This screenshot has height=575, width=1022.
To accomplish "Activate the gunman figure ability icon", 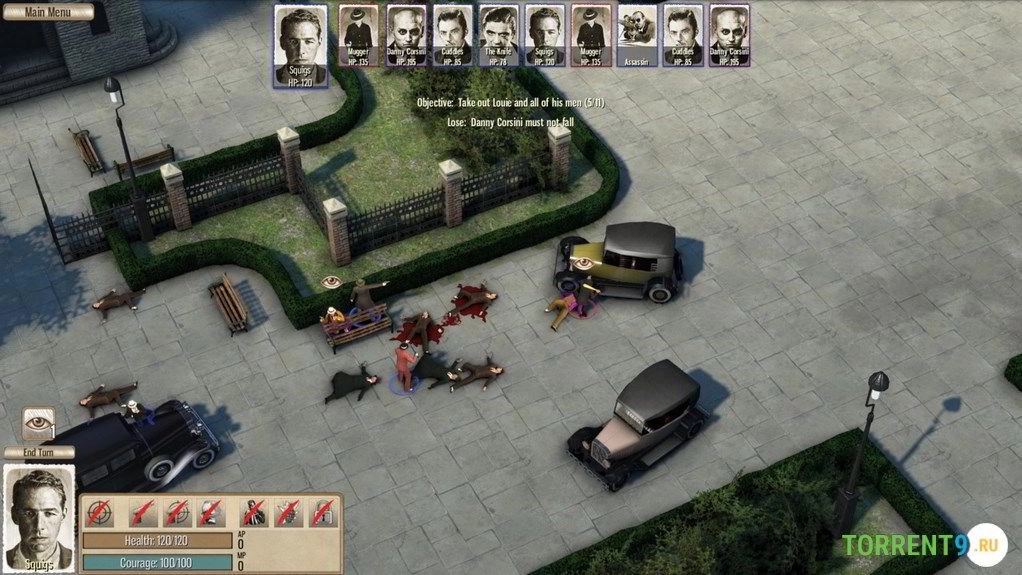I will click(255, 513).
